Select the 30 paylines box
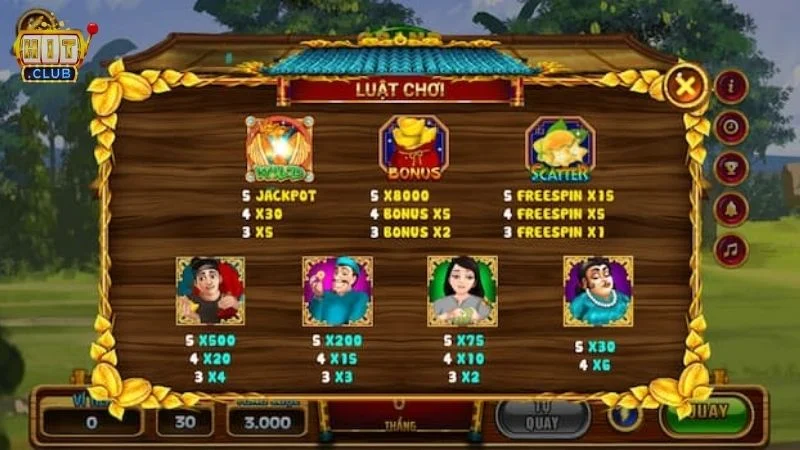 pos(184,421)
